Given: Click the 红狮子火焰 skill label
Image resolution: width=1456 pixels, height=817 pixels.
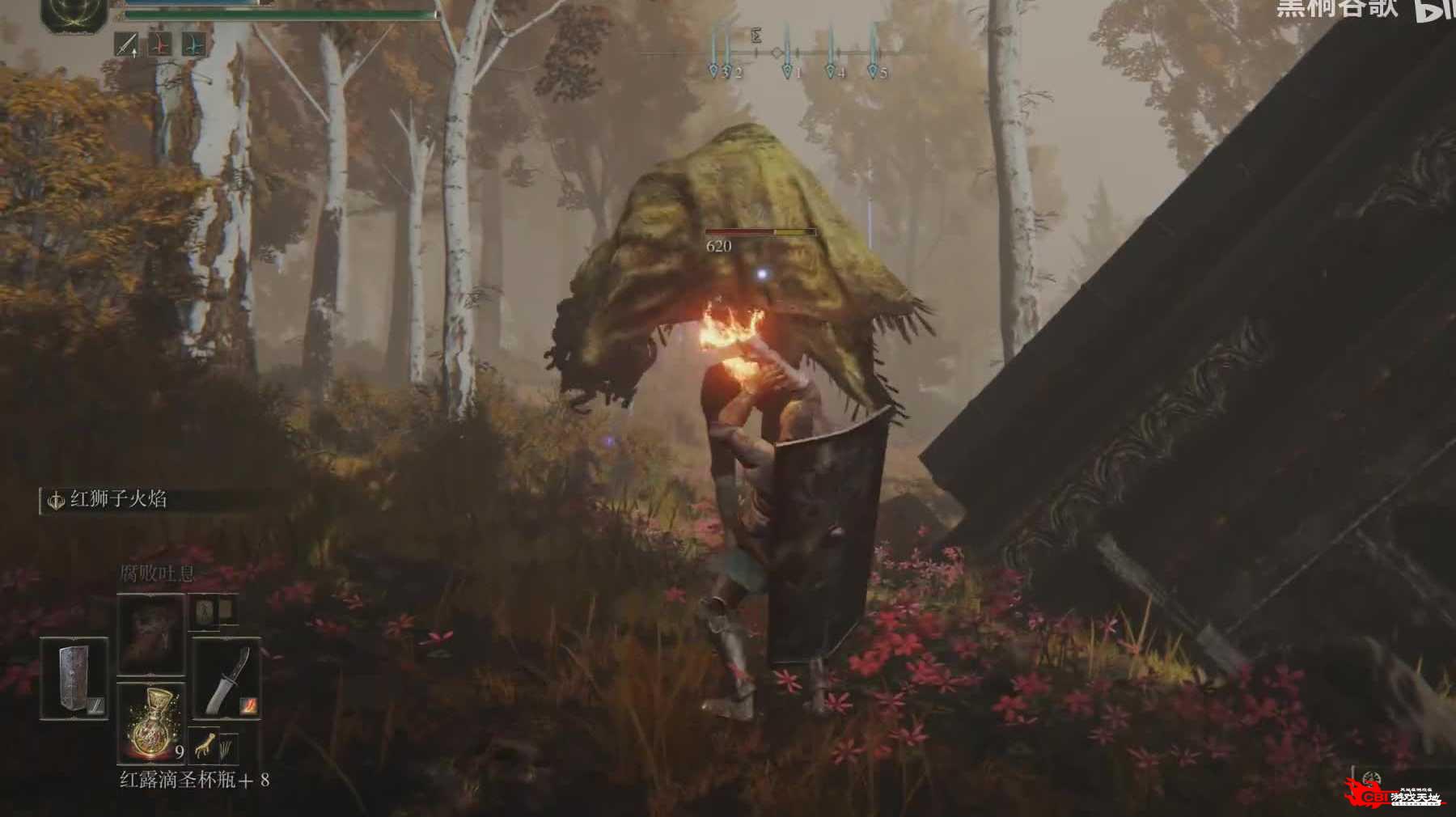Looking at the screenshot, I should (x=117, y=500).
